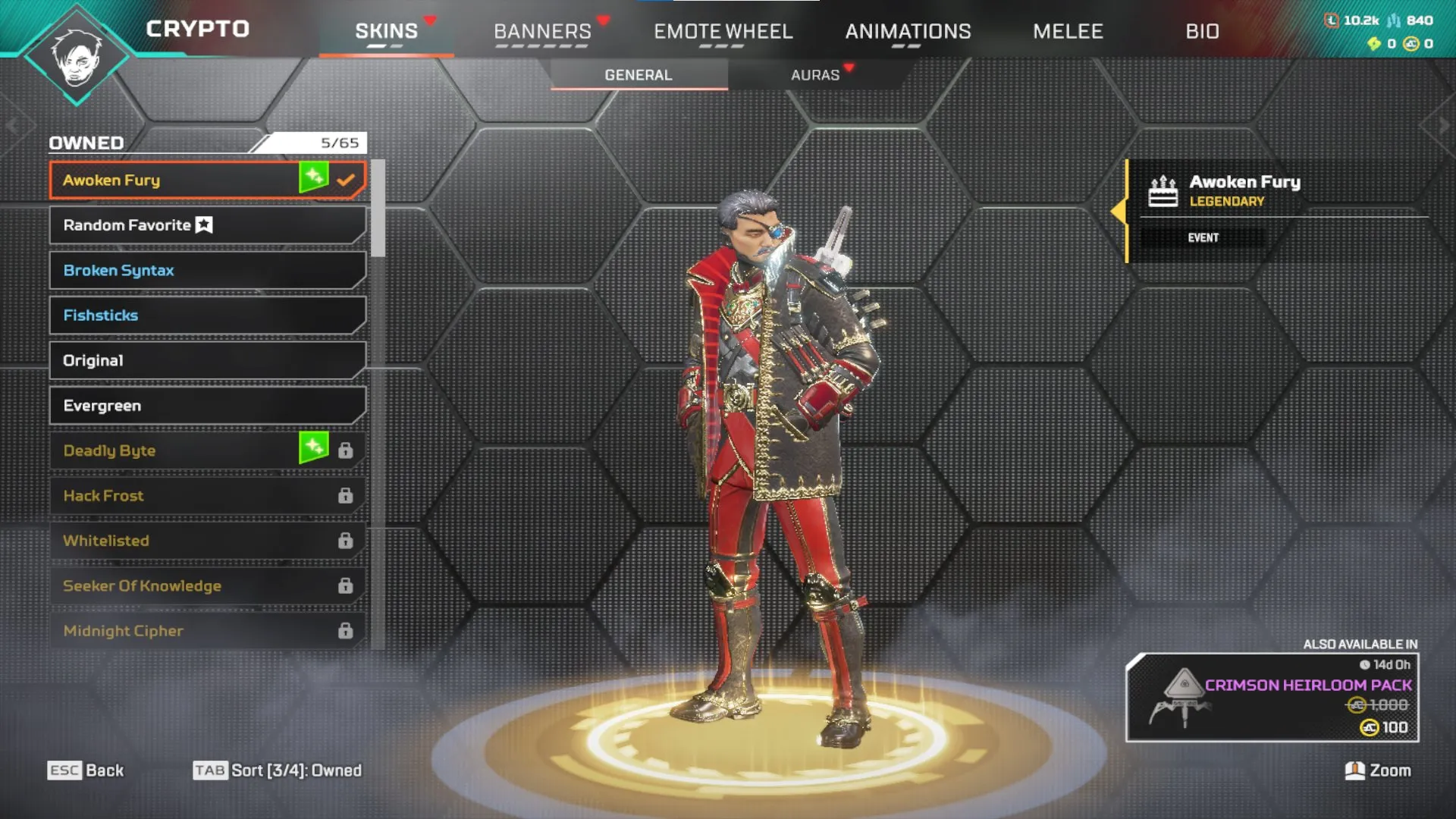
Task: Open the Banners dropdown indicator
Action: tap(602, 20)
